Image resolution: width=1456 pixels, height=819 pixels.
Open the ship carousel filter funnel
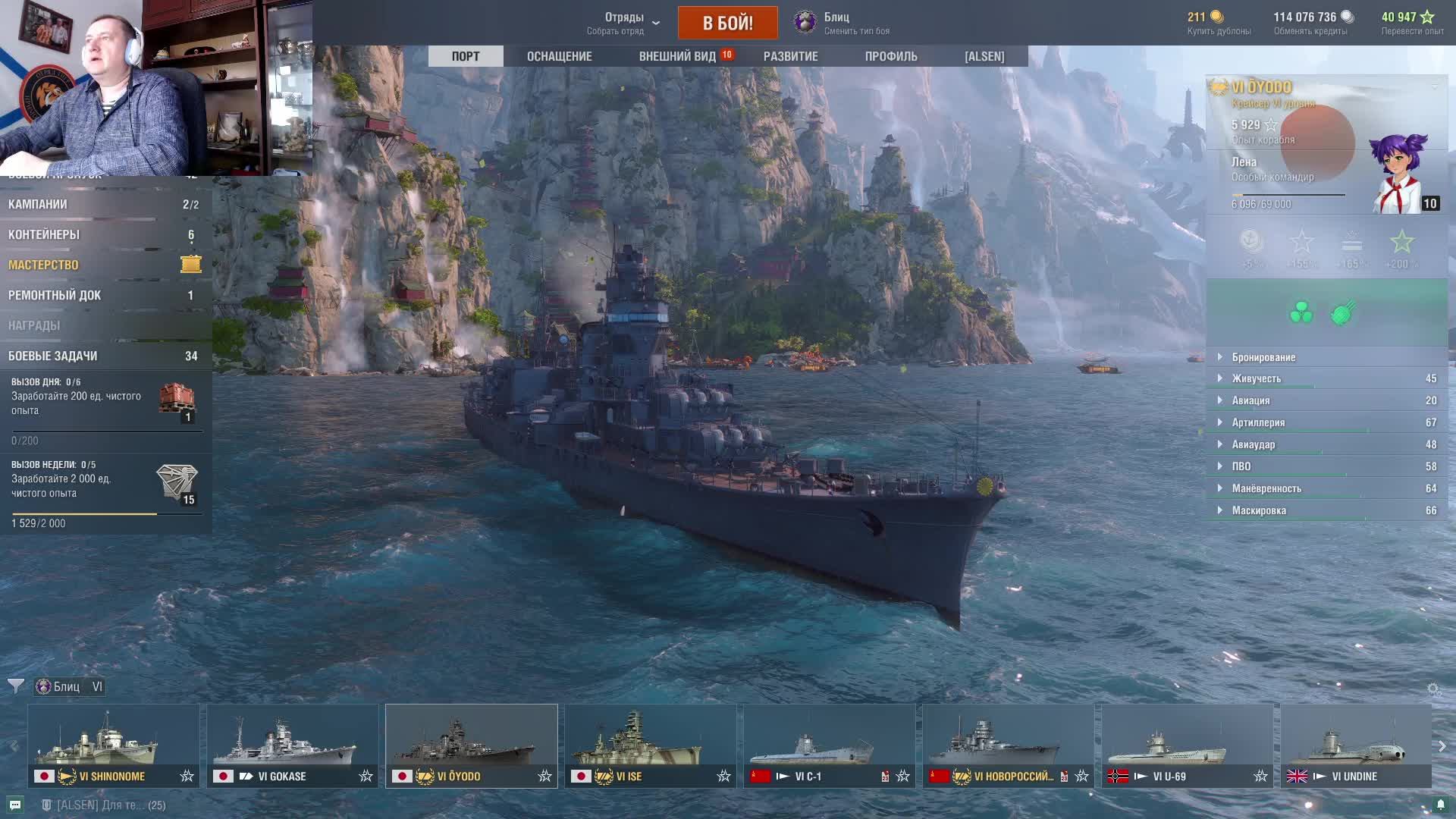point(15,686)
